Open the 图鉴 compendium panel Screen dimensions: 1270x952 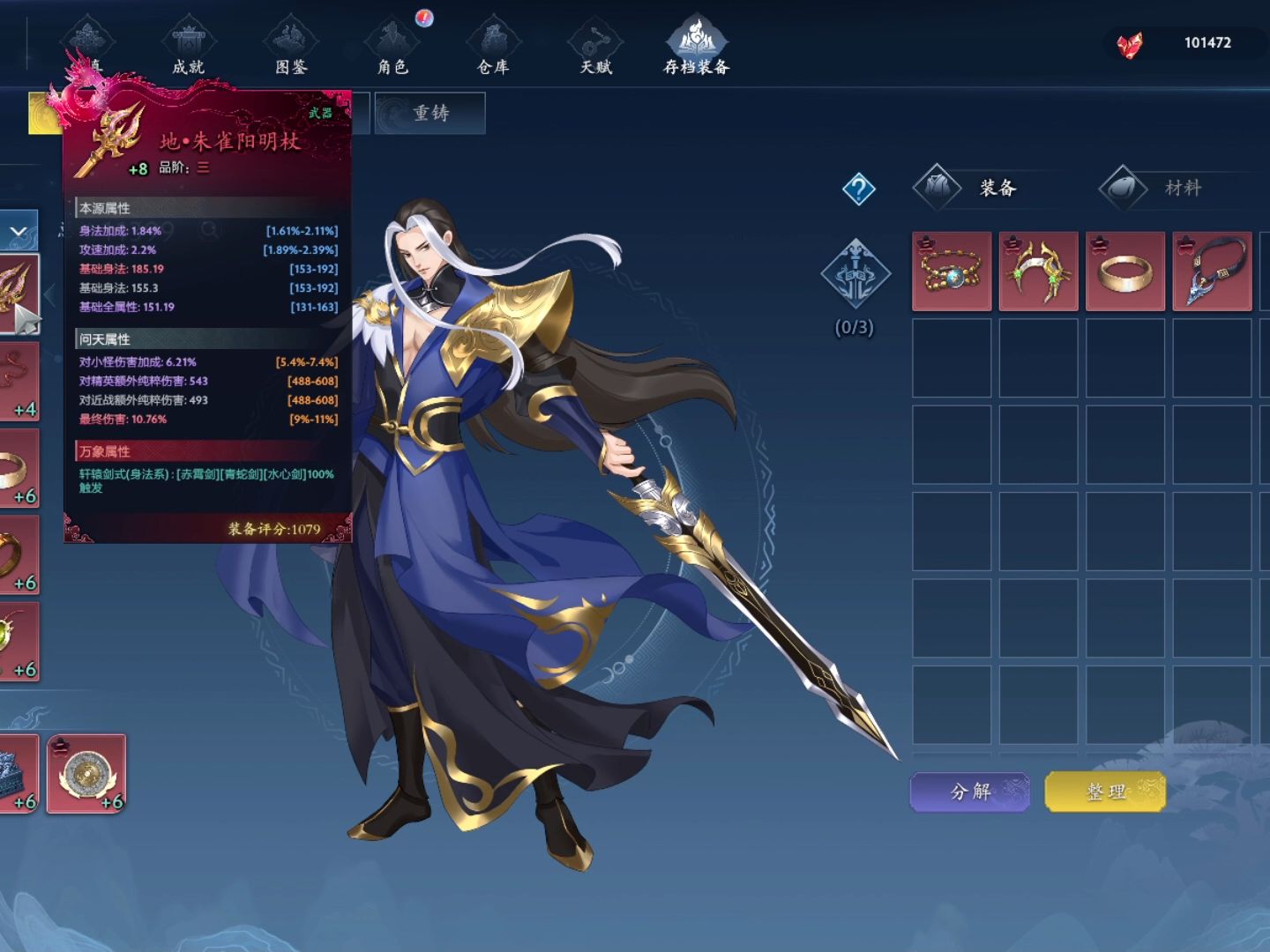click(x=291, y=53)
